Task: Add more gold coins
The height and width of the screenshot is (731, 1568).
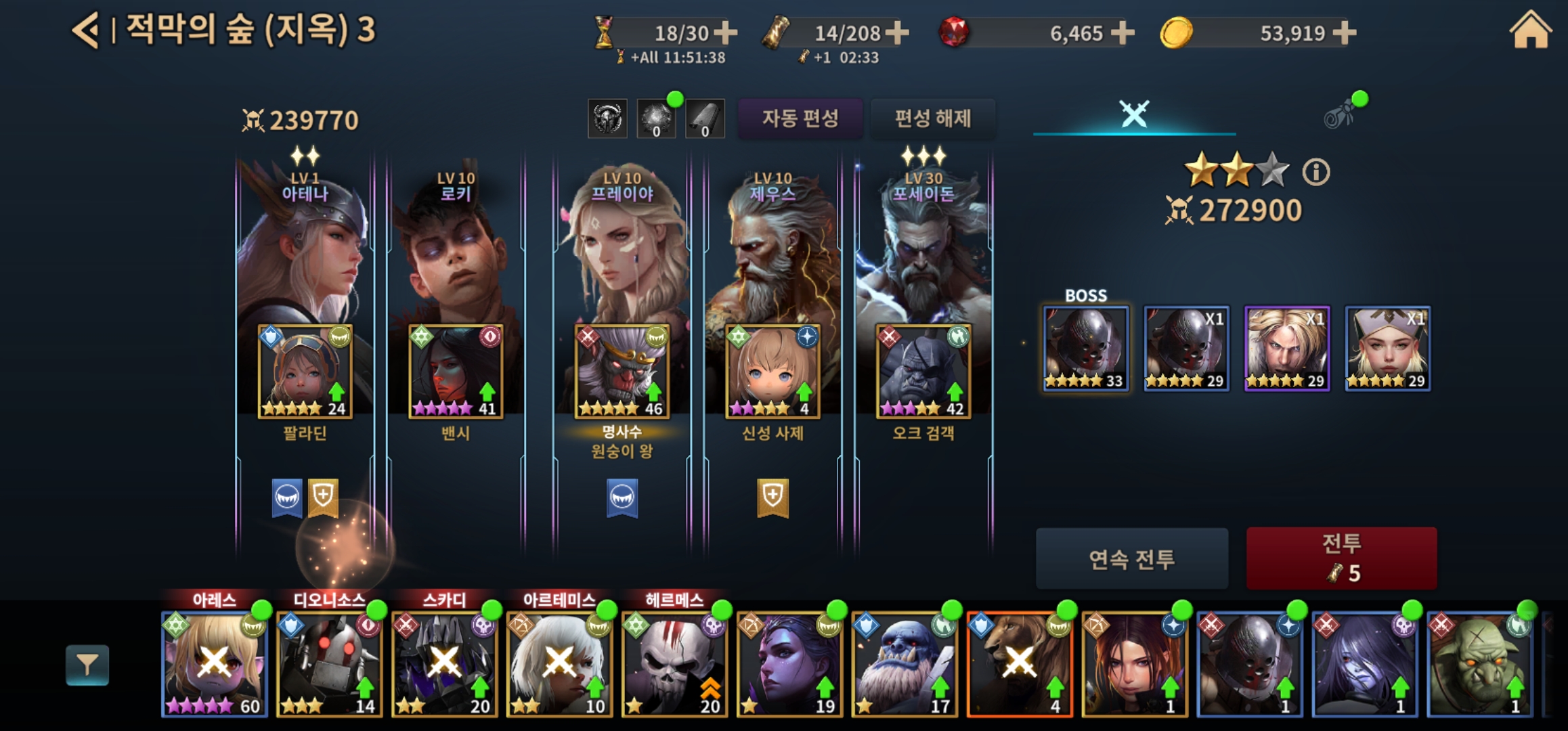Action: tap(1344, 32)
